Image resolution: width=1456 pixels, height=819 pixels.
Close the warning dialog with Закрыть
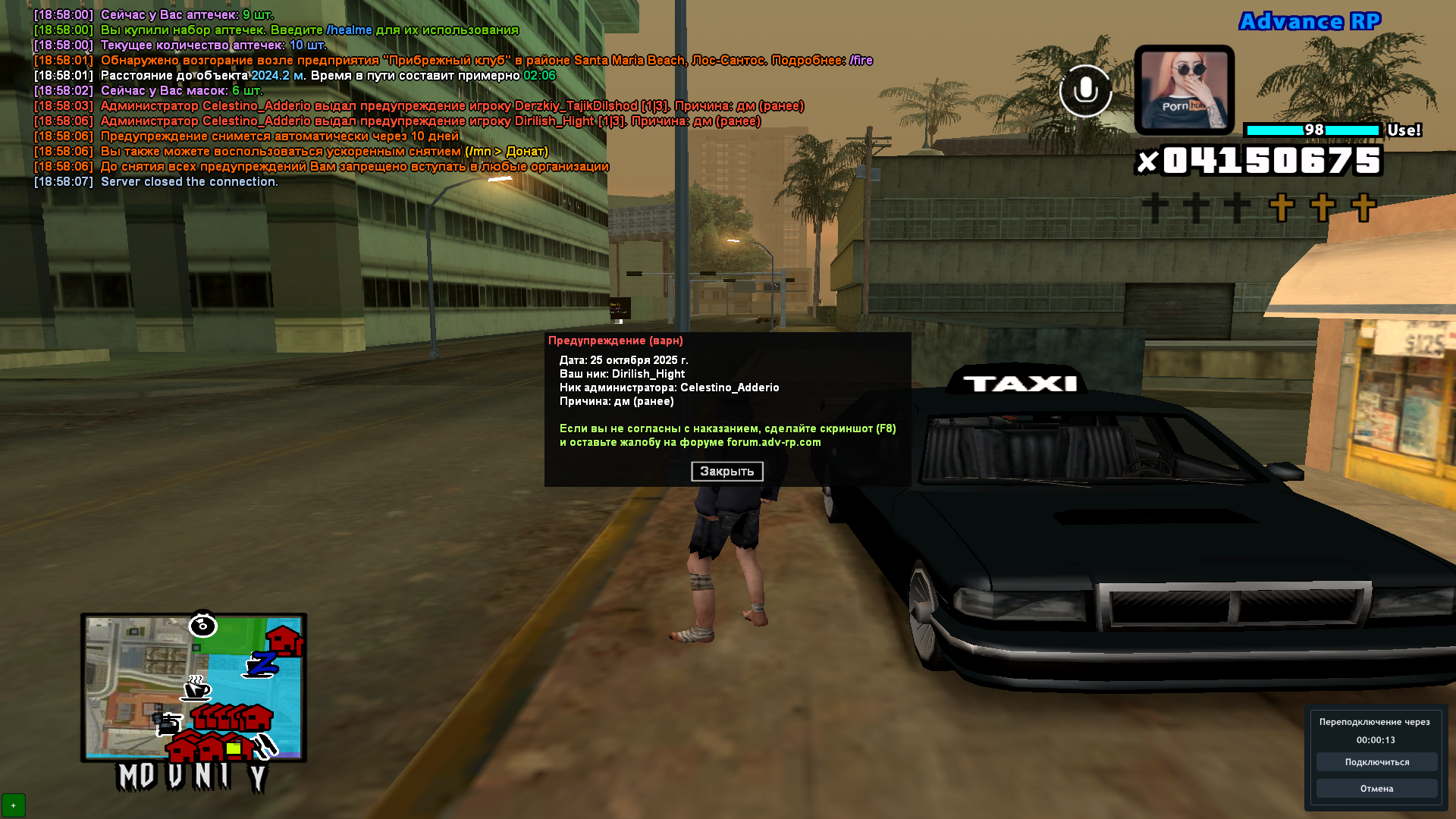(x=726, y=472)
